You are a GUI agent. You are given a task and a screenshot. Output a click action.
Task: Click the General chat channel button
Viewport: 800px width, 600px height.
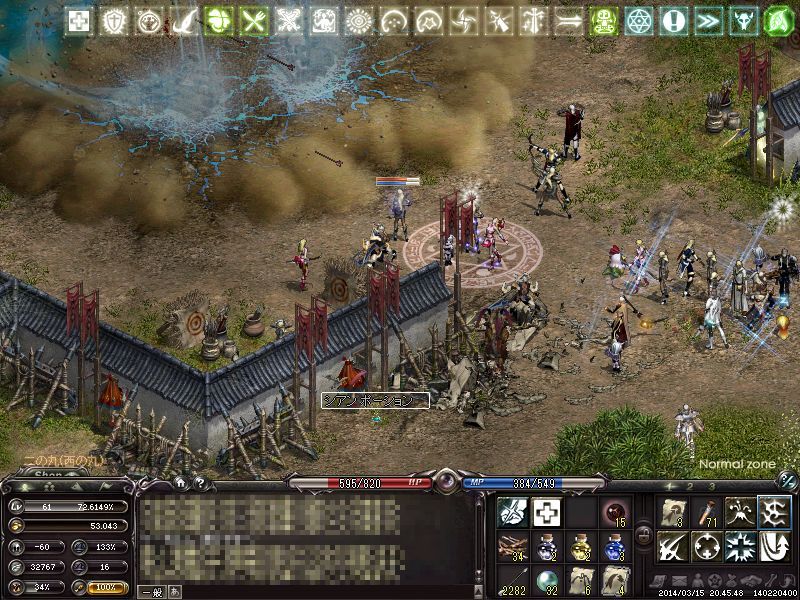(x=150, y=591)
